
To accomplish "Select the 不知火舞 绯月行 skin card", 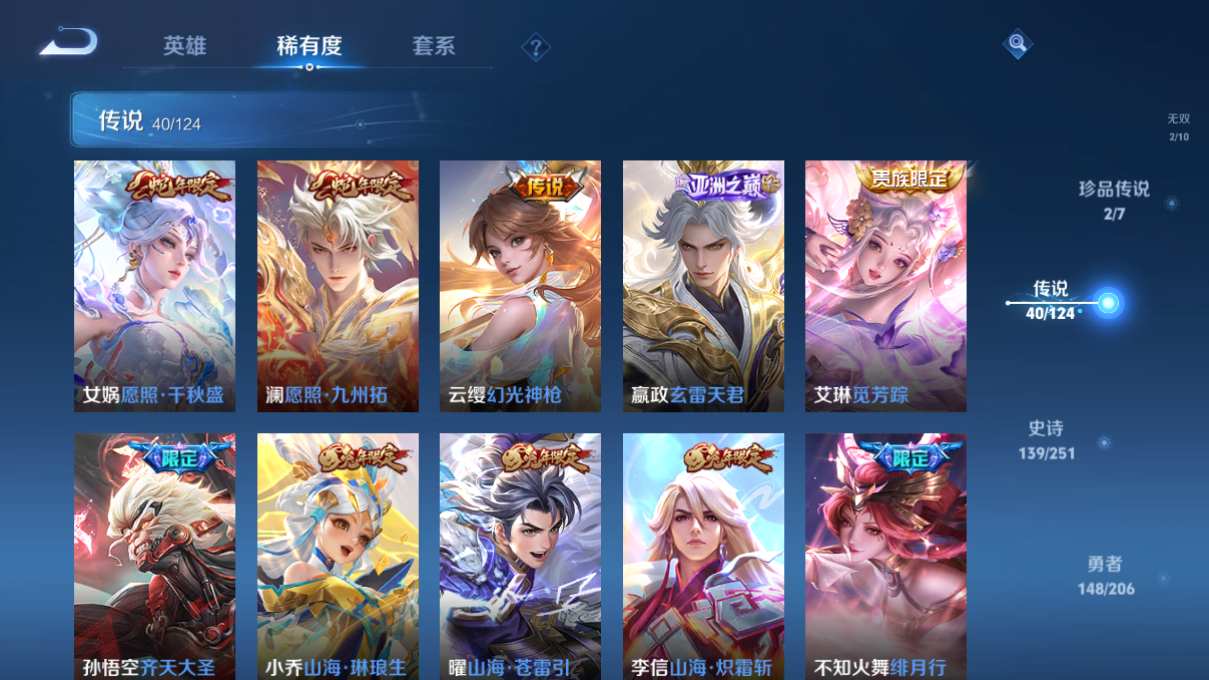I will tap(886, 556).
